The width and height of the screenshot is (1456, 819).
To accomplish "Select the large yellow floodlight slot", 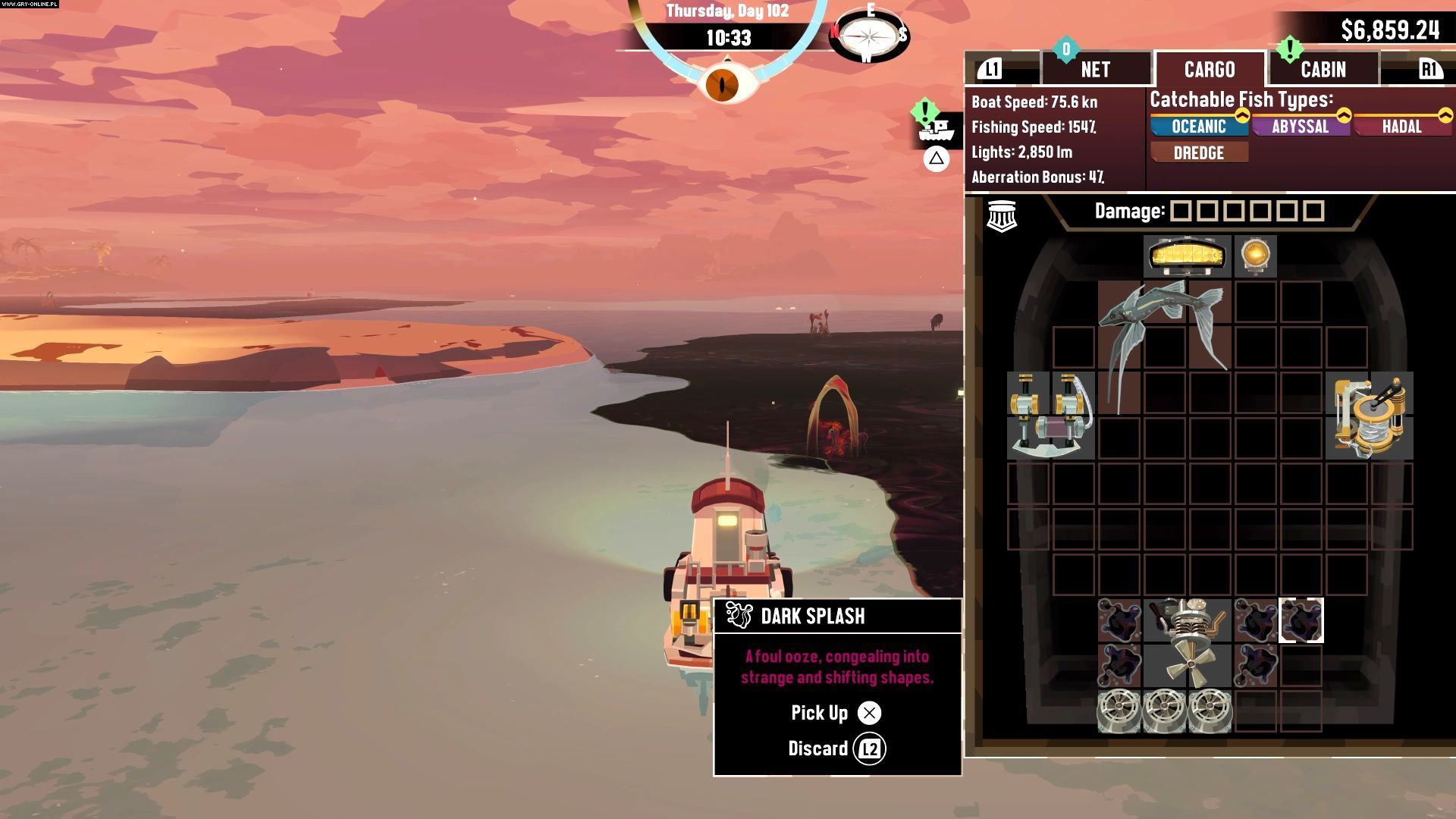I will [x=1187, y=256].
